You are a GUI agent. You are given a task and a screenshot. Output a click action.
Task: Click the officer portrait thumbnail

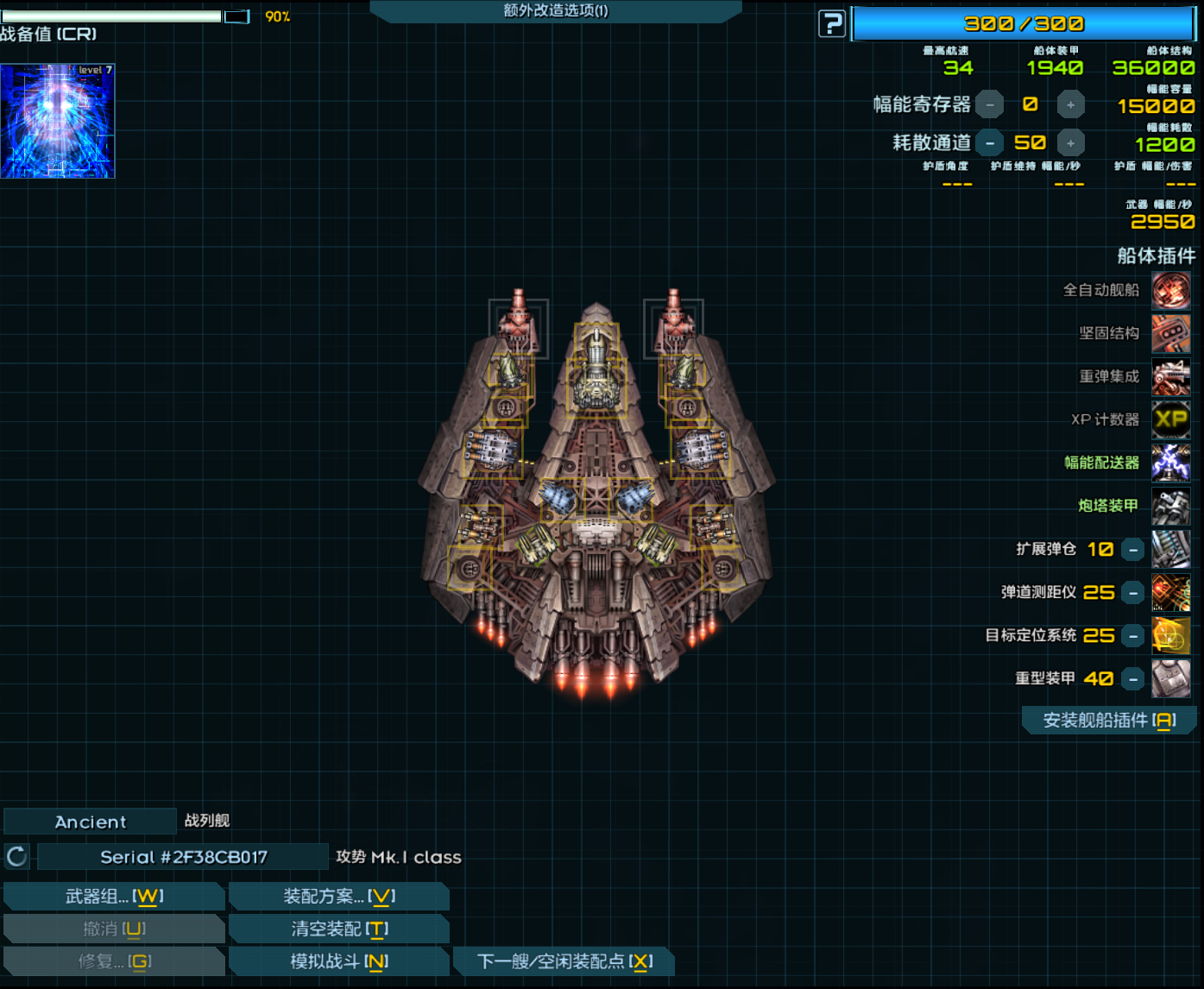pyautogui.click(x=58, y=122)
